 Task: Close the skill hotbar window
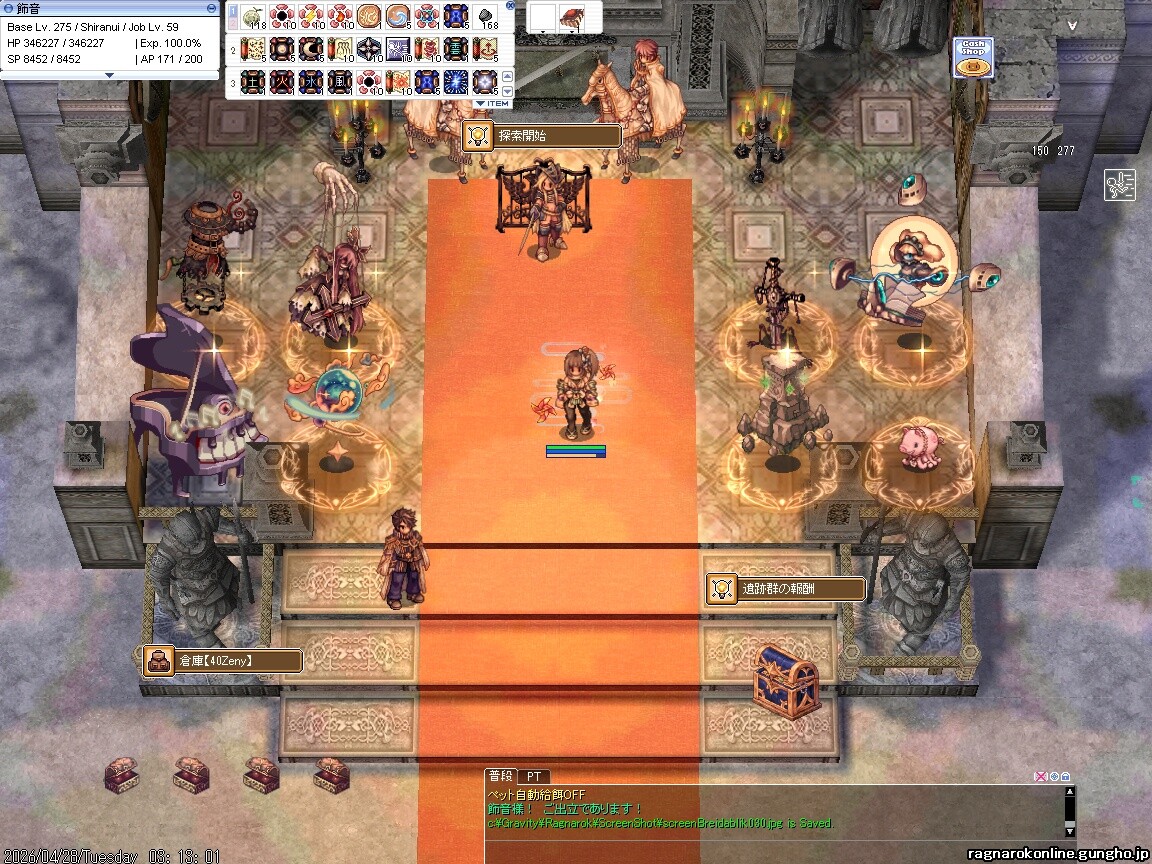(x=509, y=5)
